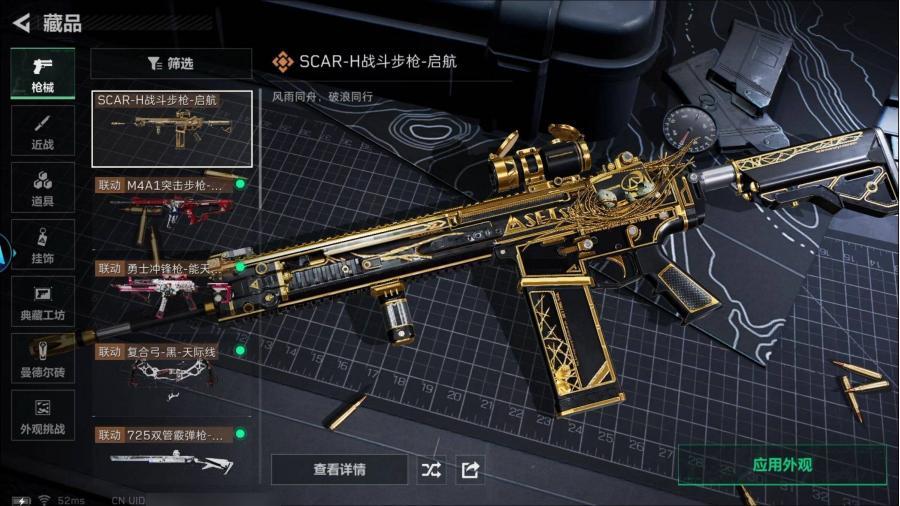Image resolution: width=900 pixels, height=506 pixels.
Task: Choose the 725双管霰弹枪 collab skin
Action: [x=172, y=450]
